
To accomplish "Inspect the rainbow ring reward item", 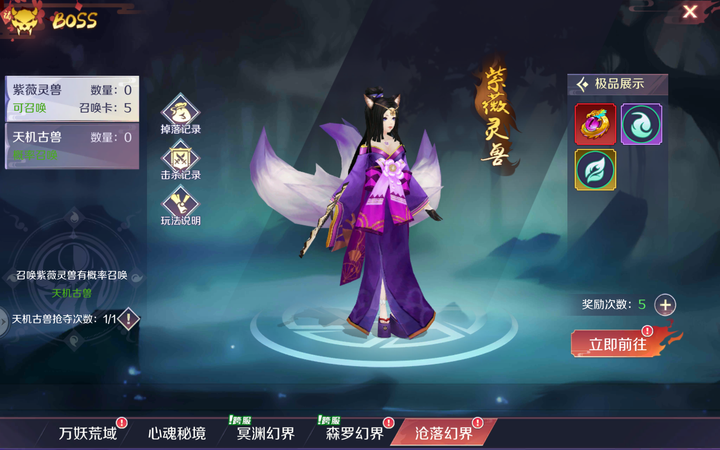I will (595, 124).
